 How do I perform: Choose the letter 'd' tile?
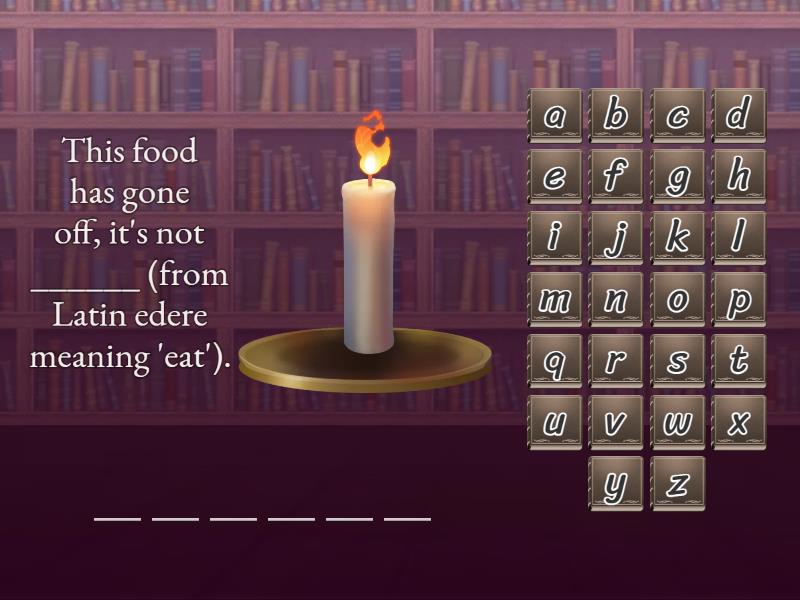coord(739,116)
